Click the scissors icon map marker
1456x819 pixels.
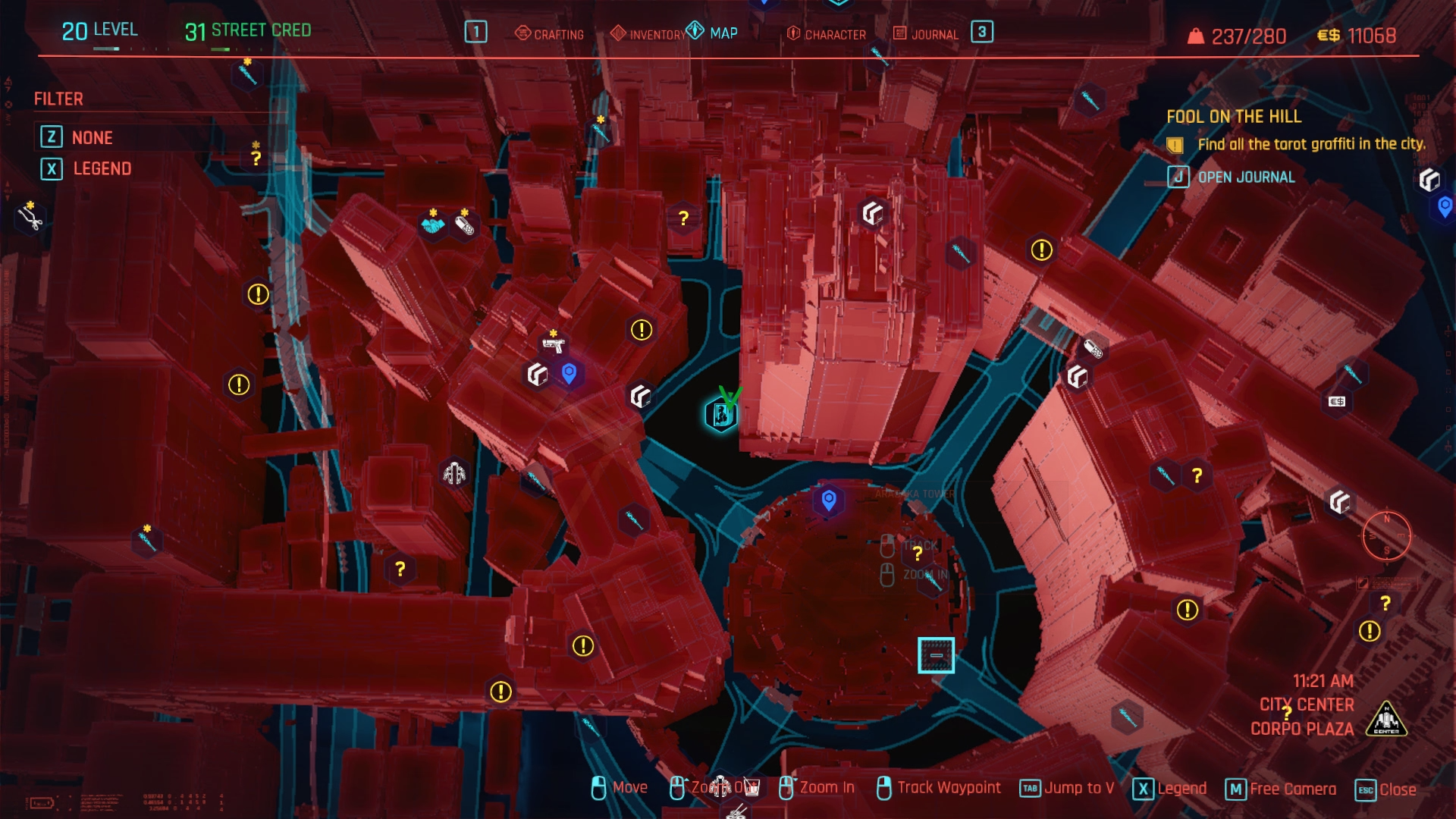[30, 219]
